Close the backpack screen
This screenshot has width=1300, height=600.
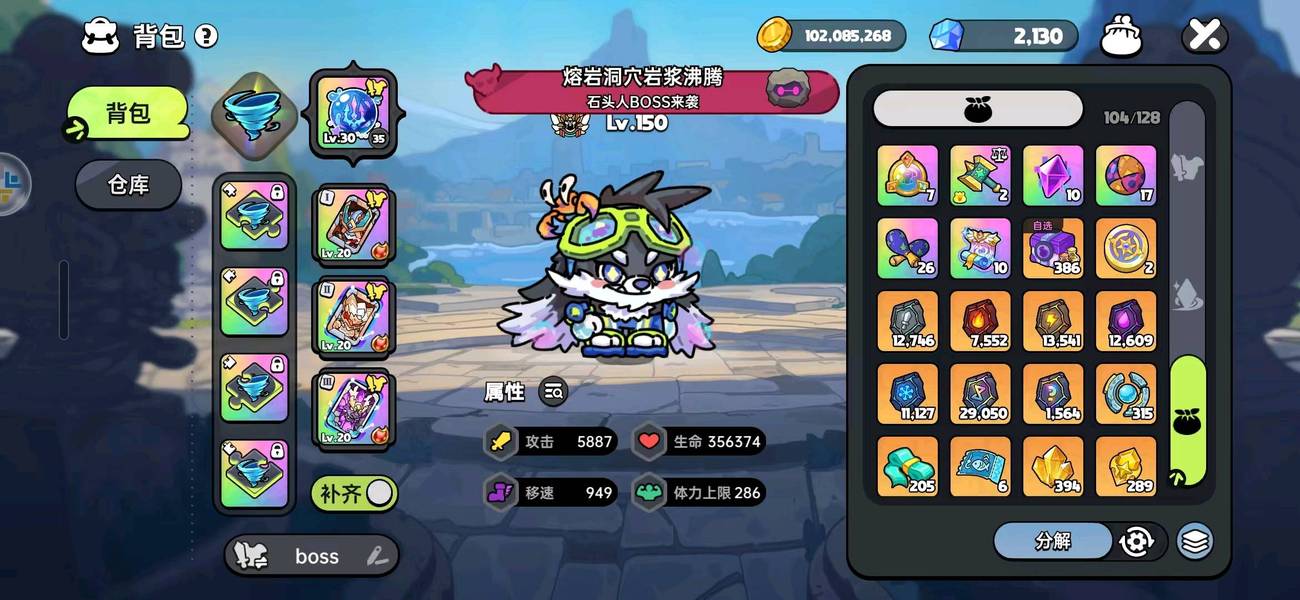tap(1204, 37)
